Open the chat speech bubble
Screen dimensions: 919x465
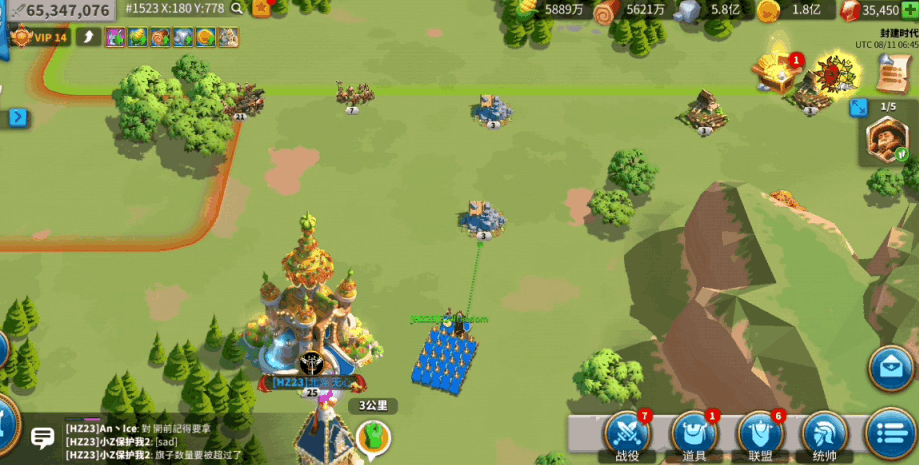42,438
